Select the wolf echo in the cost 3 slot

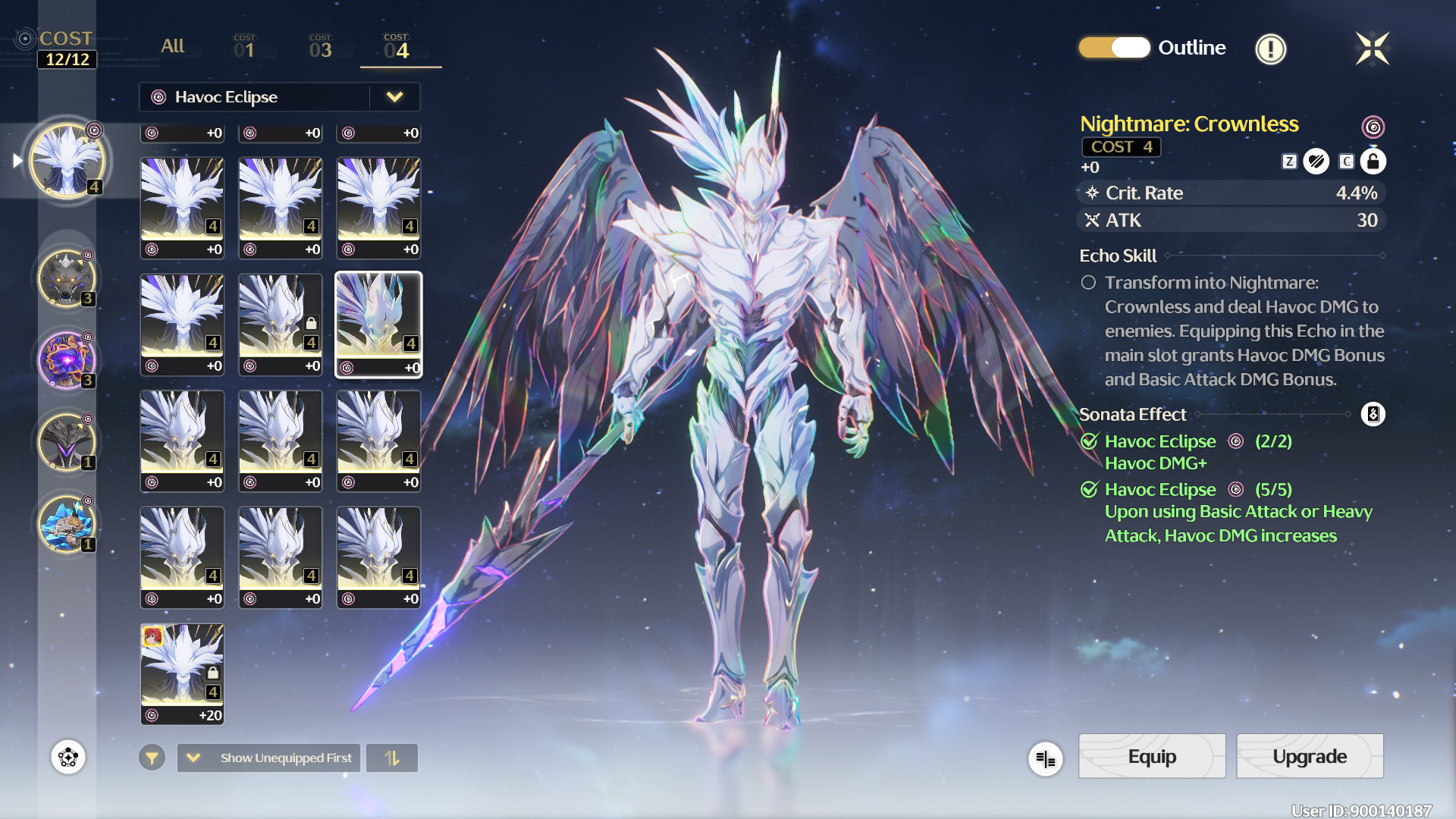coord(67,278)
